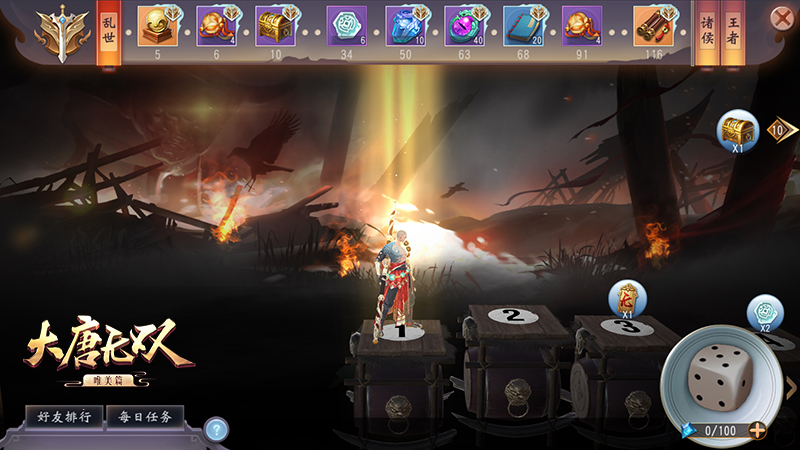Click the gold arrow marked 10
The width and height of the screenshot is (800, 450).
coord(780,129)
